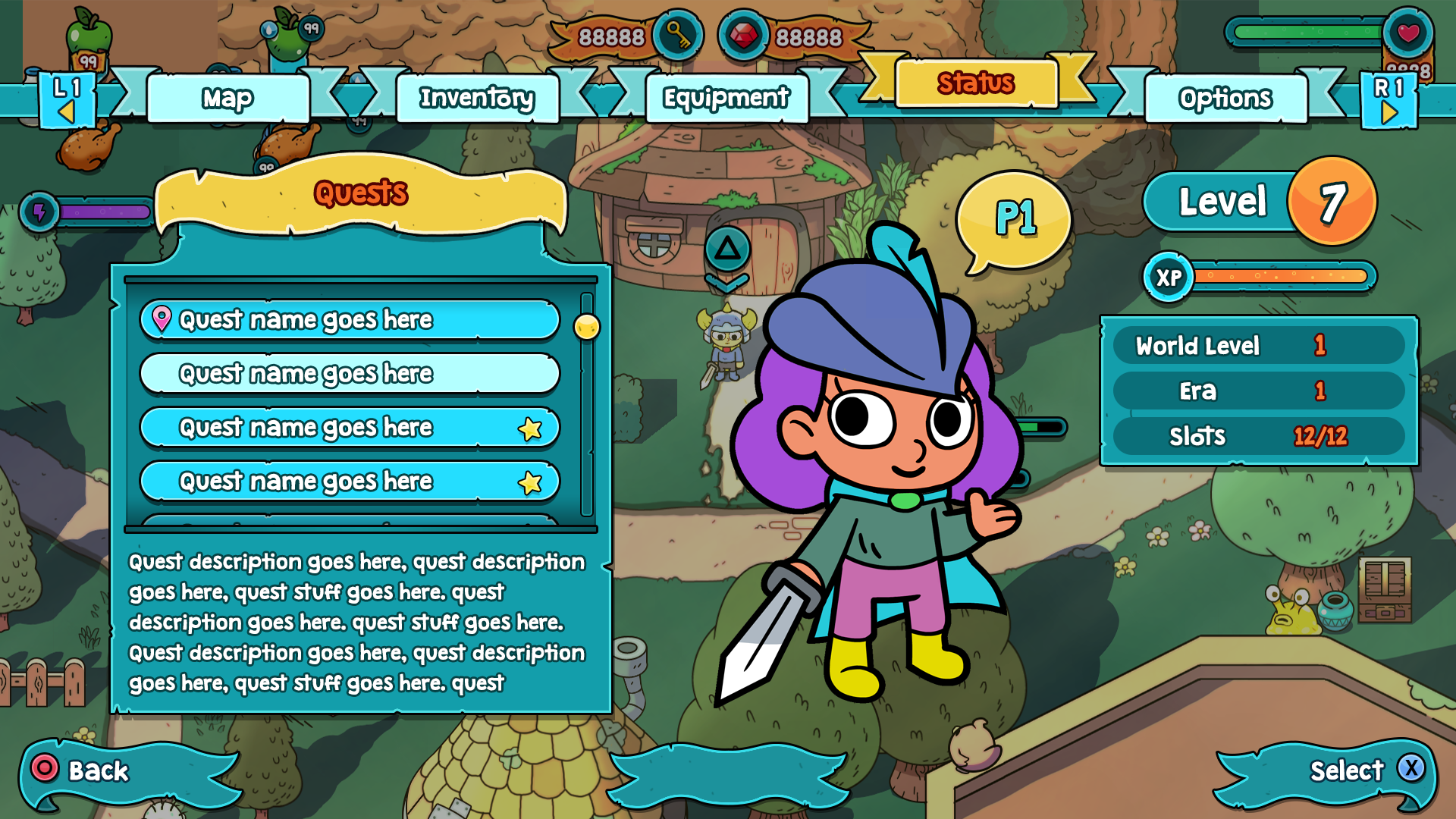
Task: Select the Equipment tab
Action: tap(726, 99)
